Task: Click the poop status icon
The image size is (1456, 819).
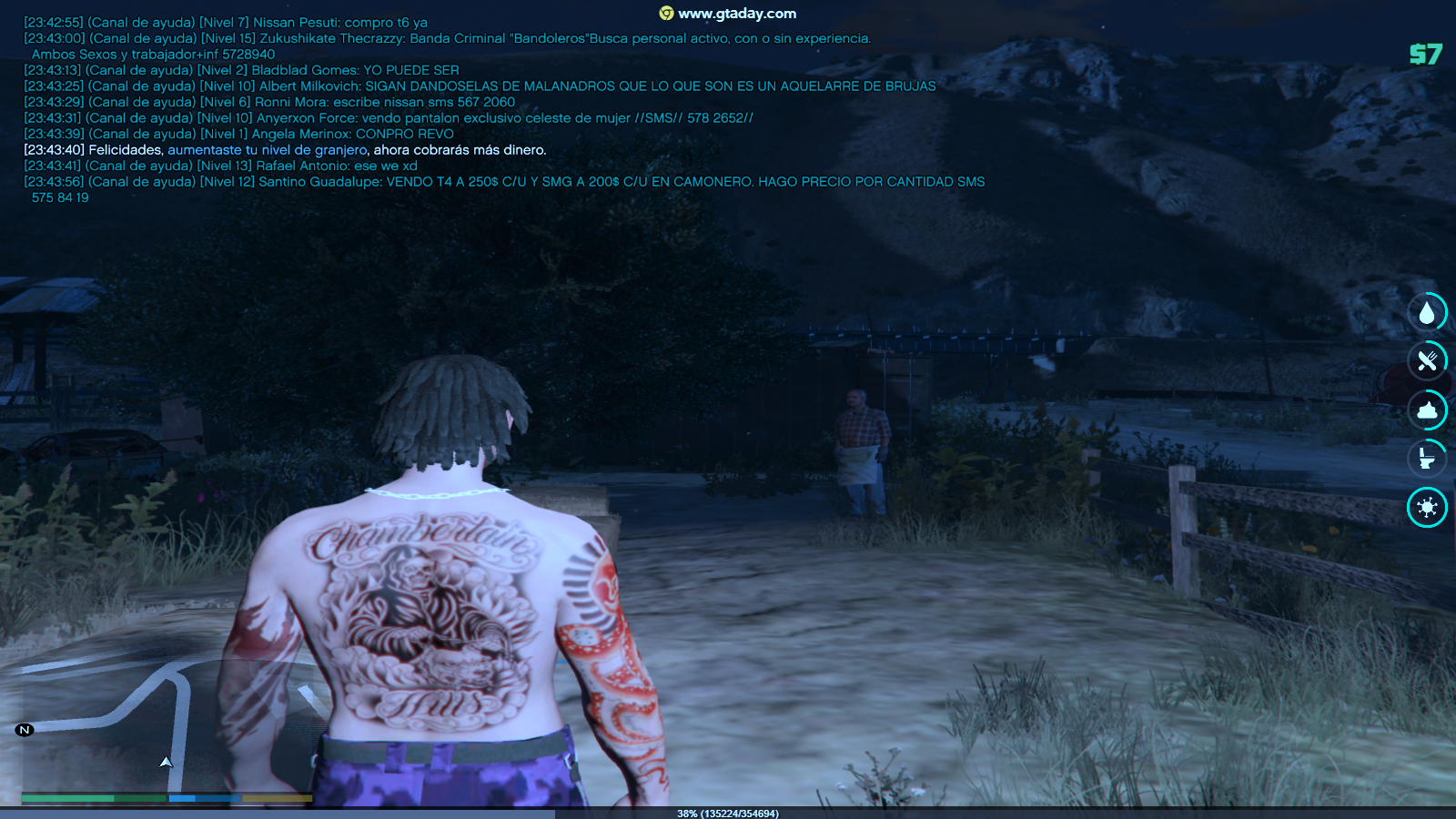Action: click(1427, 410)
